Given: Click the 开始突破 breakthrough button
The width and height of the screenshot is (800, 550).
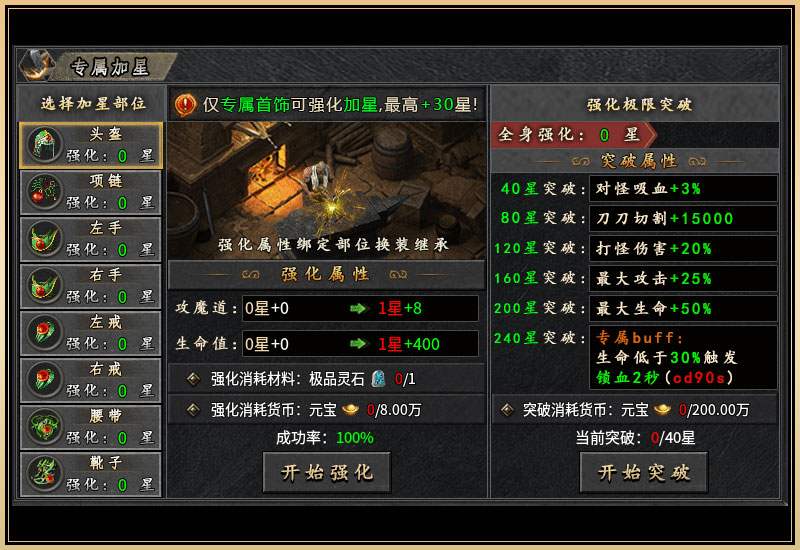Looking at the screenshot, I should click(643, 472).
